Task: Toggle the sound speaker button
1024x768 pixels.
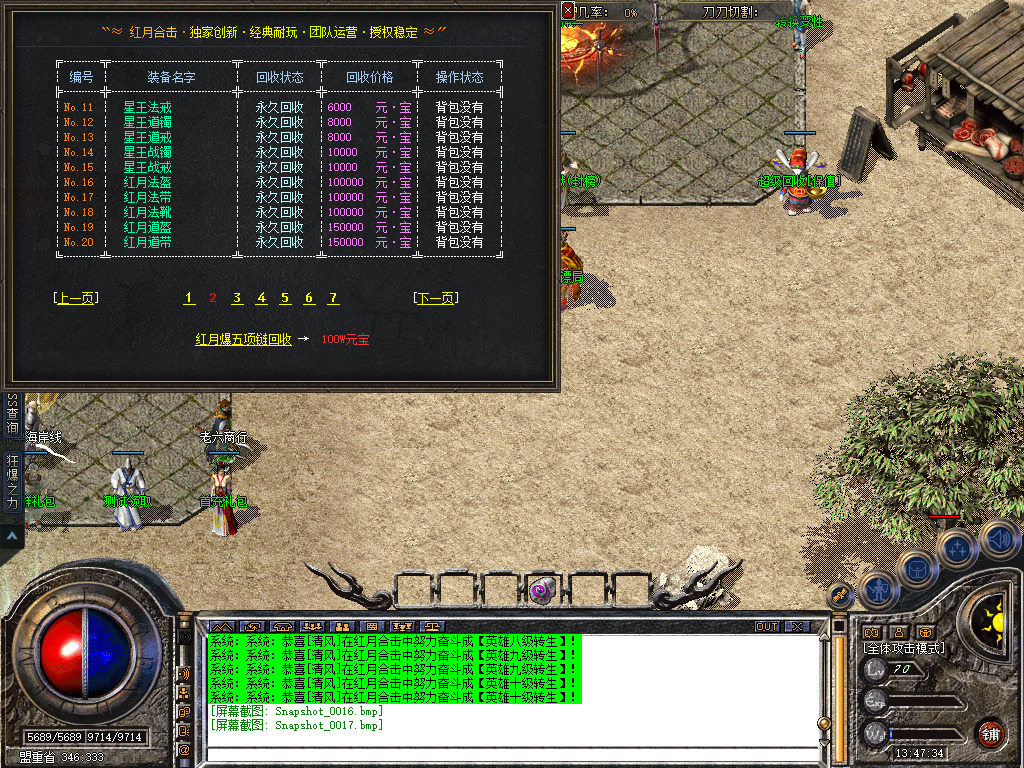Action: 997,539
